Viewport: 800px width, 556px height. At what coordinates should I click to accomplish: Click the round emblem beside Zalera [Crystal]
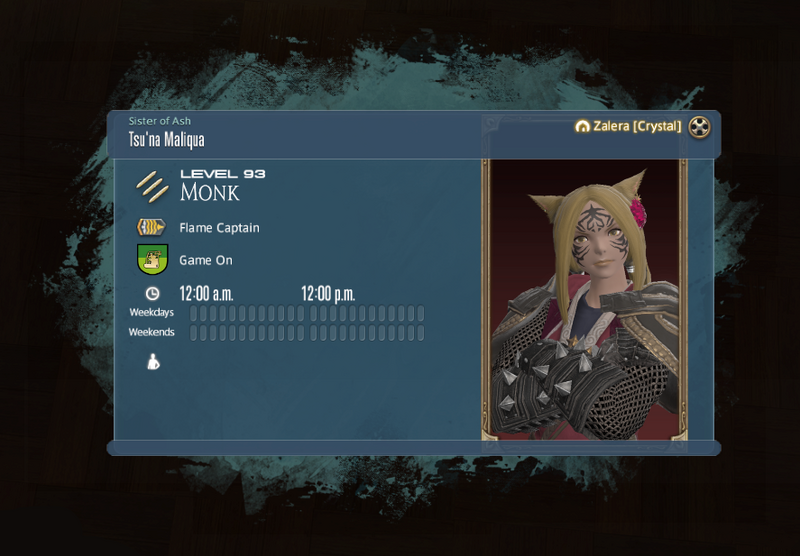pyautogui.click(x=700, y=127)
